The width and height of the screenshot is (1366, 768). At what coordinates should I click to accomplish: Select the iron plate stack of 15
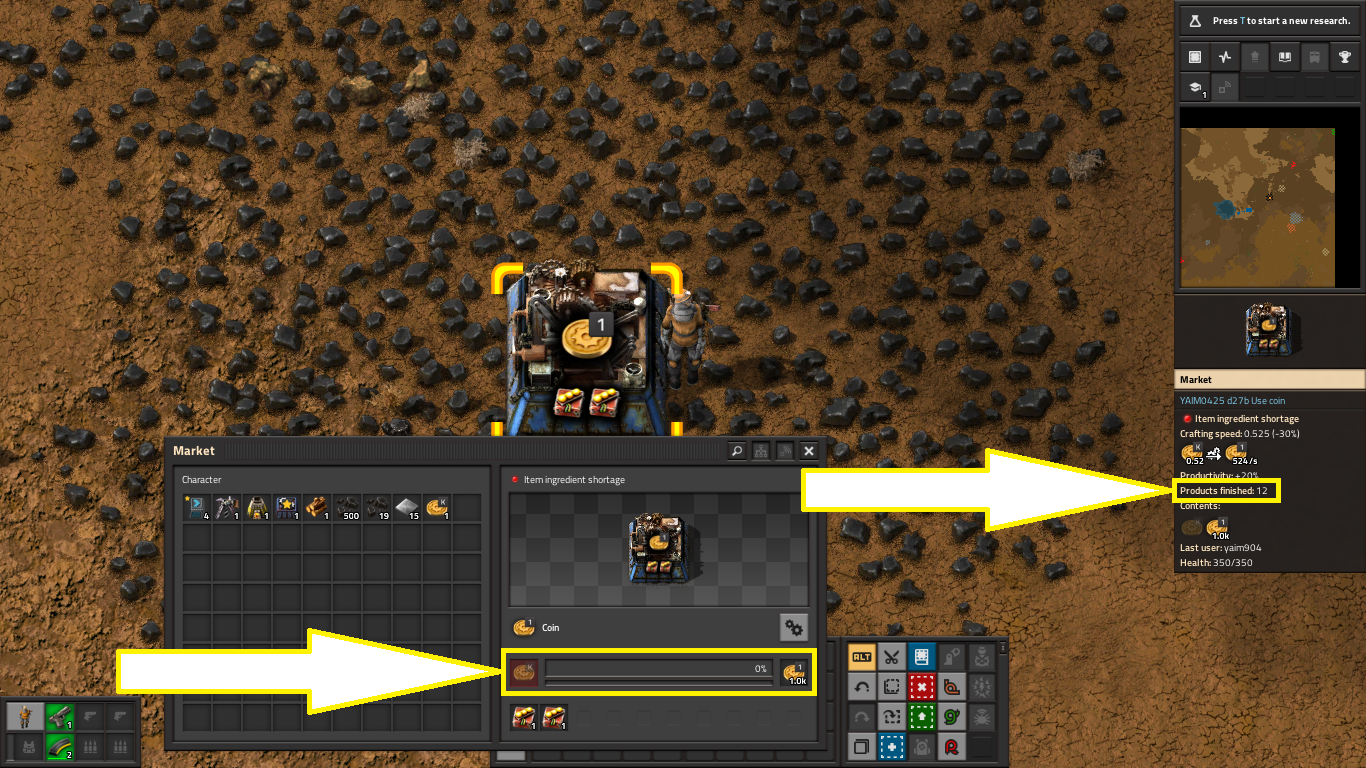[407, 508]
